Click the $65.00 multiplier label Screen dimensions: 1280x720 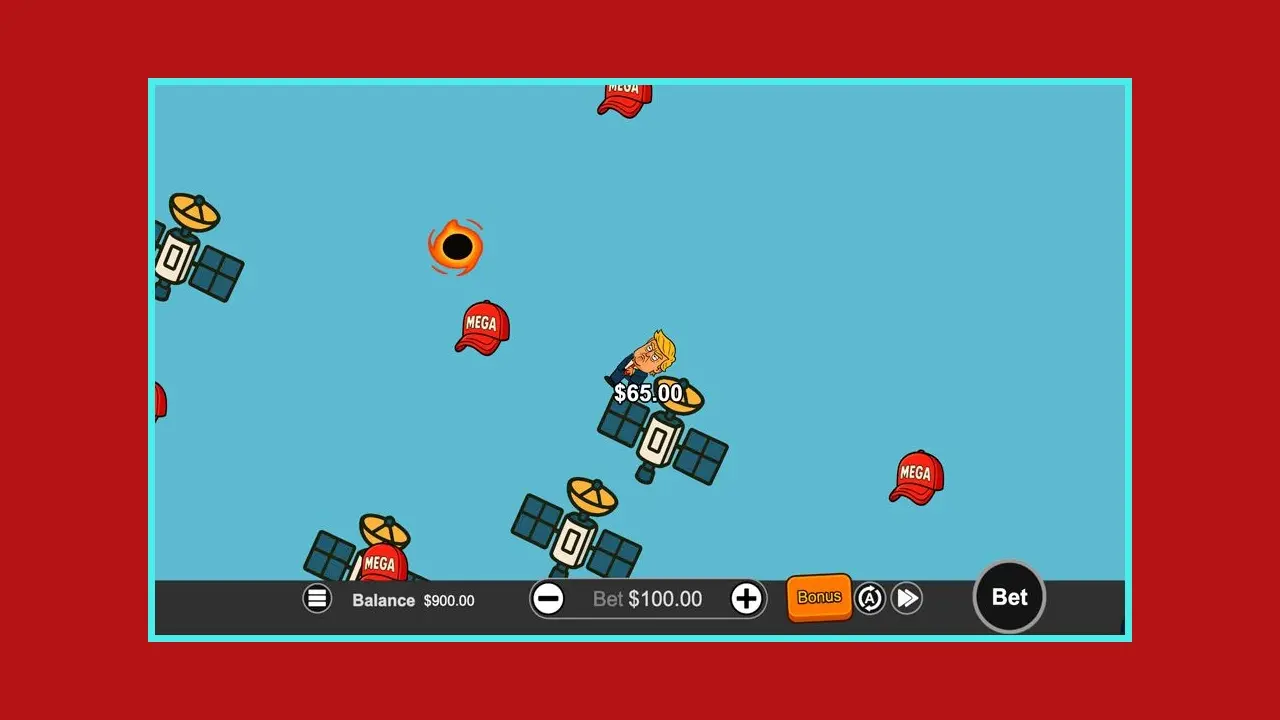pyautogui.click(x=648, y=393)
